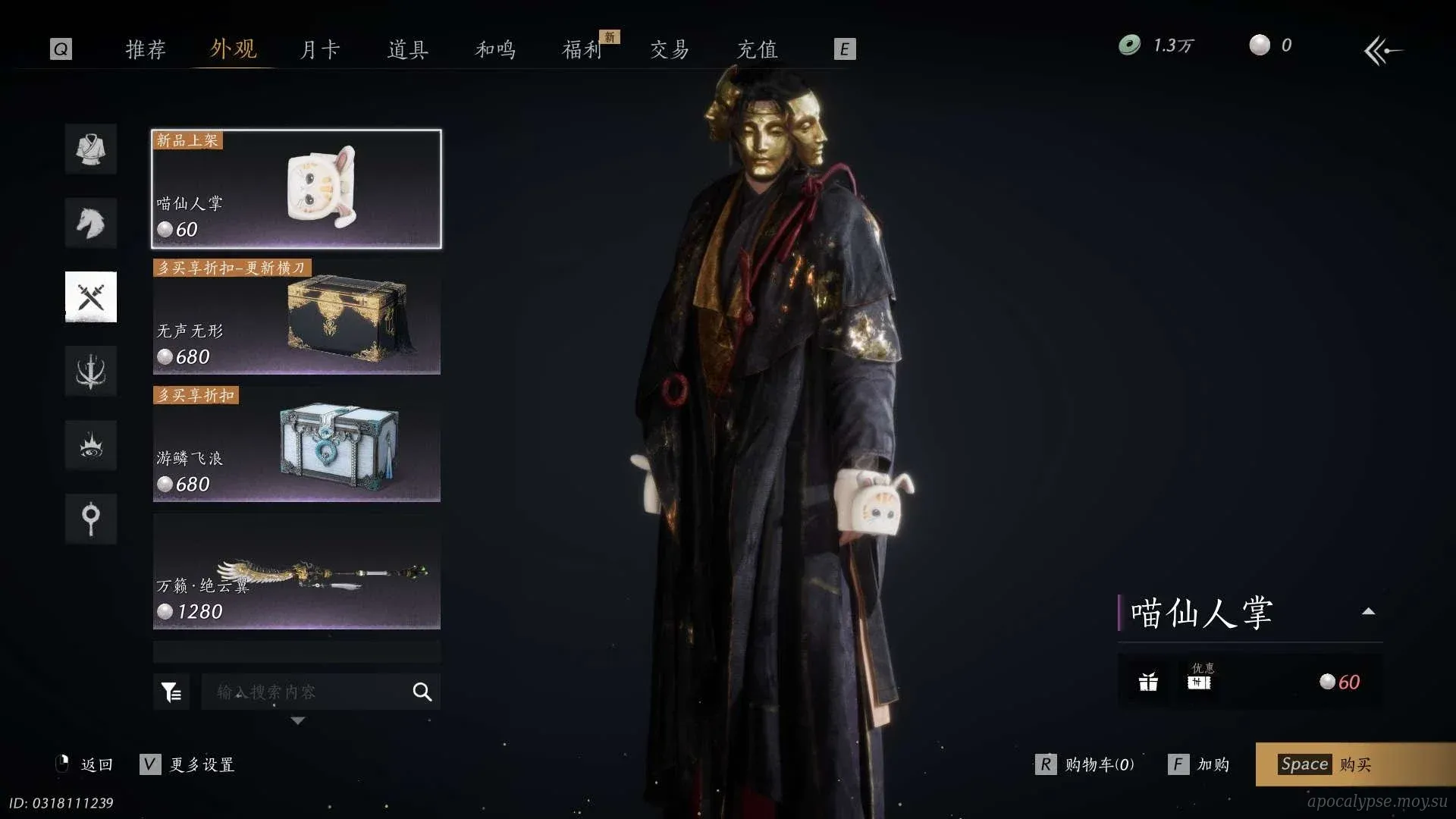Pick the 万籁·绝云翼 weapon skin
Image resolution: width=1456 pixels, height=819 pixels.
[x=297, y=572]
